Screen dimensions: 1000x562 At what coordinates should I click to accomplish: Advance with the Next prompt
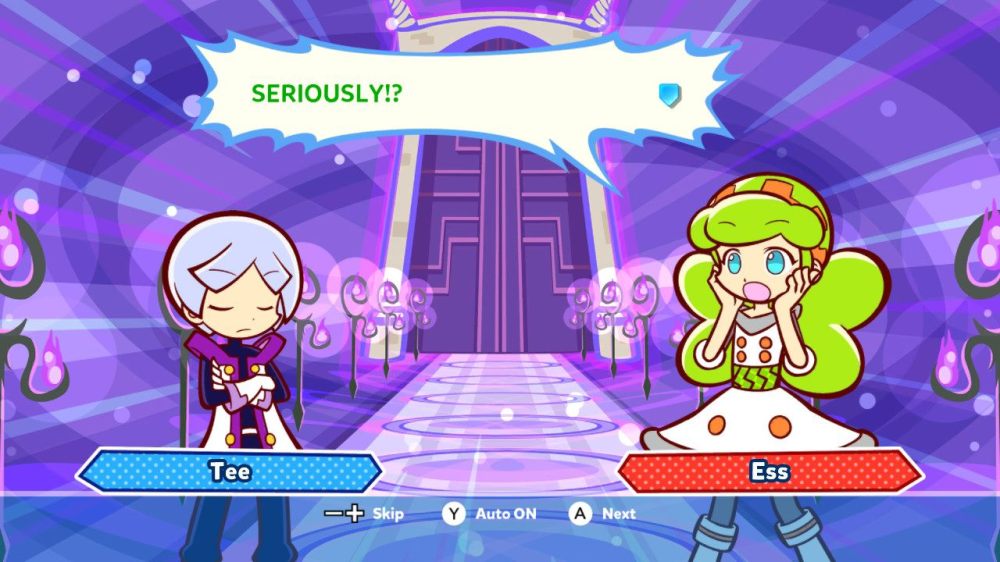point(603,514)
